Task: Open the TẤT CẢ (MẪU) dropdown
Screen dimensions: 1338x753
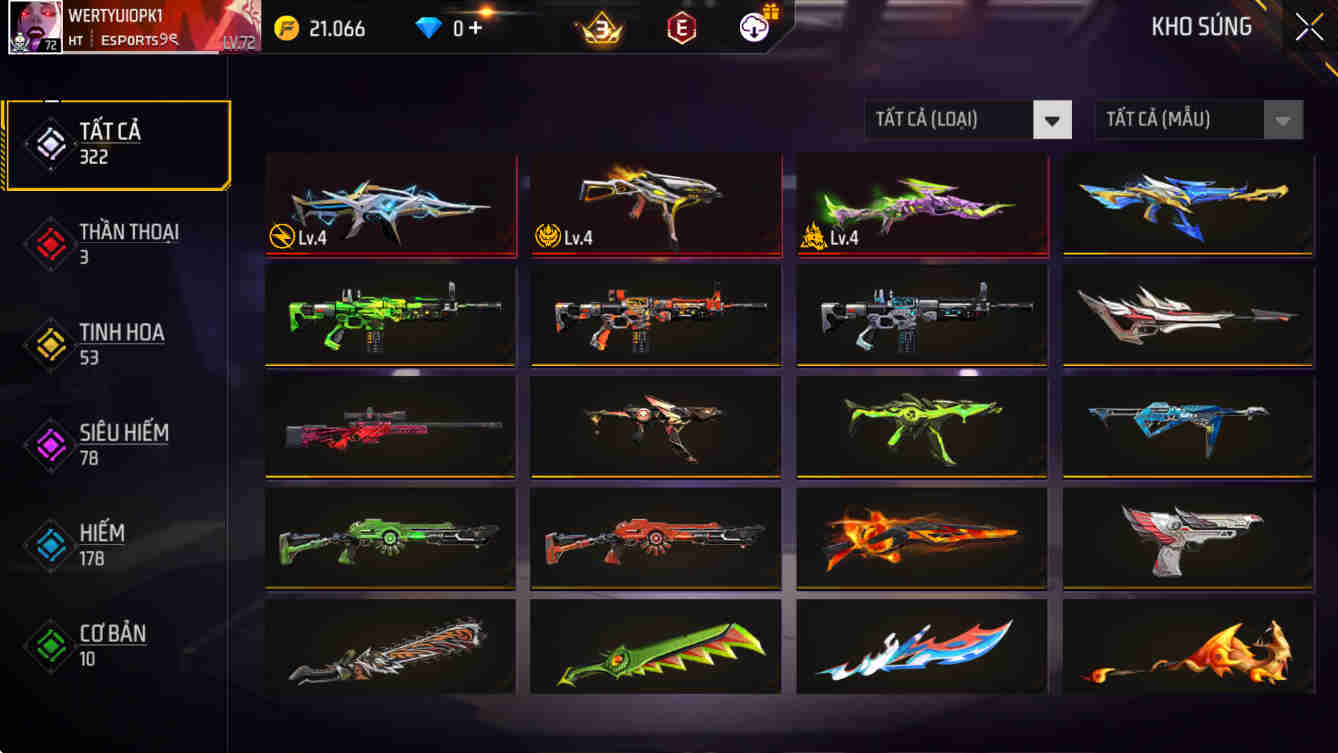Action: (x=1180, y=119)
